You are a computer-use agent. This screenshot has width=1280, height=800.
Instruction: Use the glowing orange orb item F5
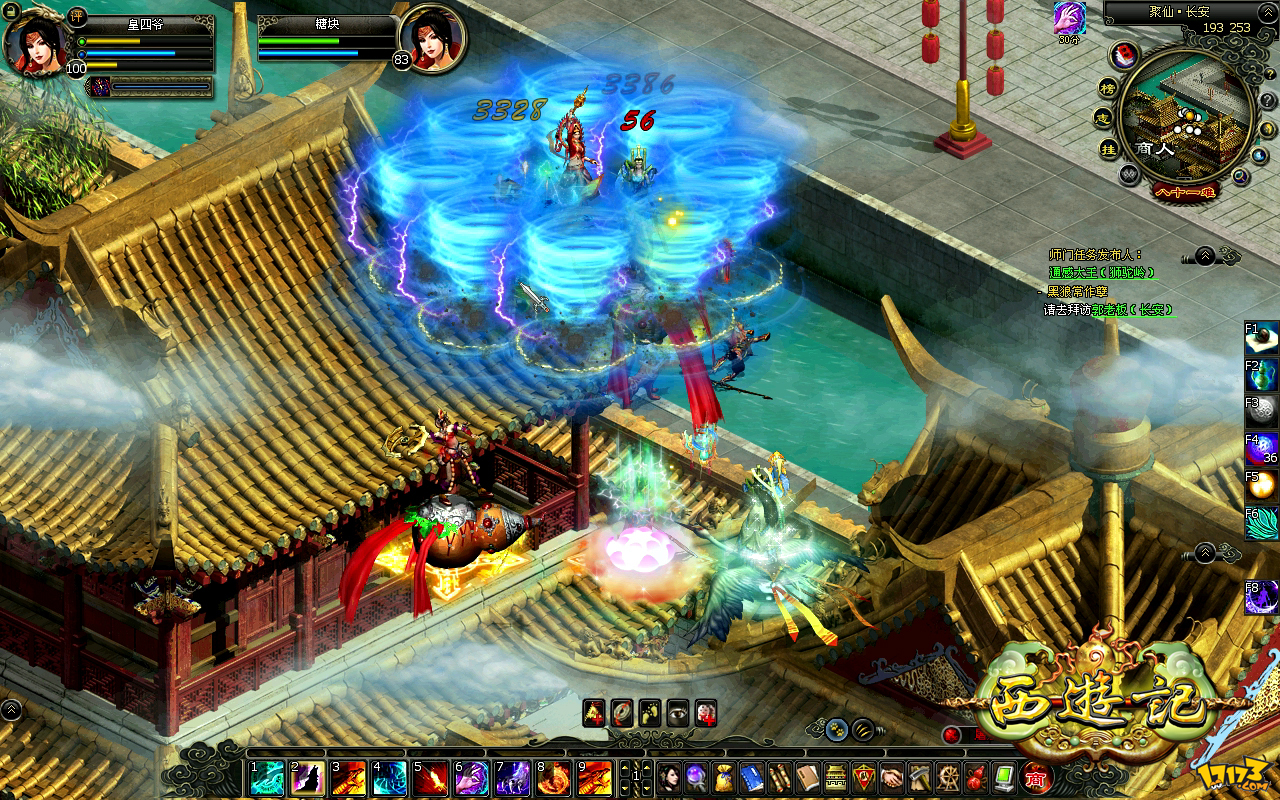1262,486
